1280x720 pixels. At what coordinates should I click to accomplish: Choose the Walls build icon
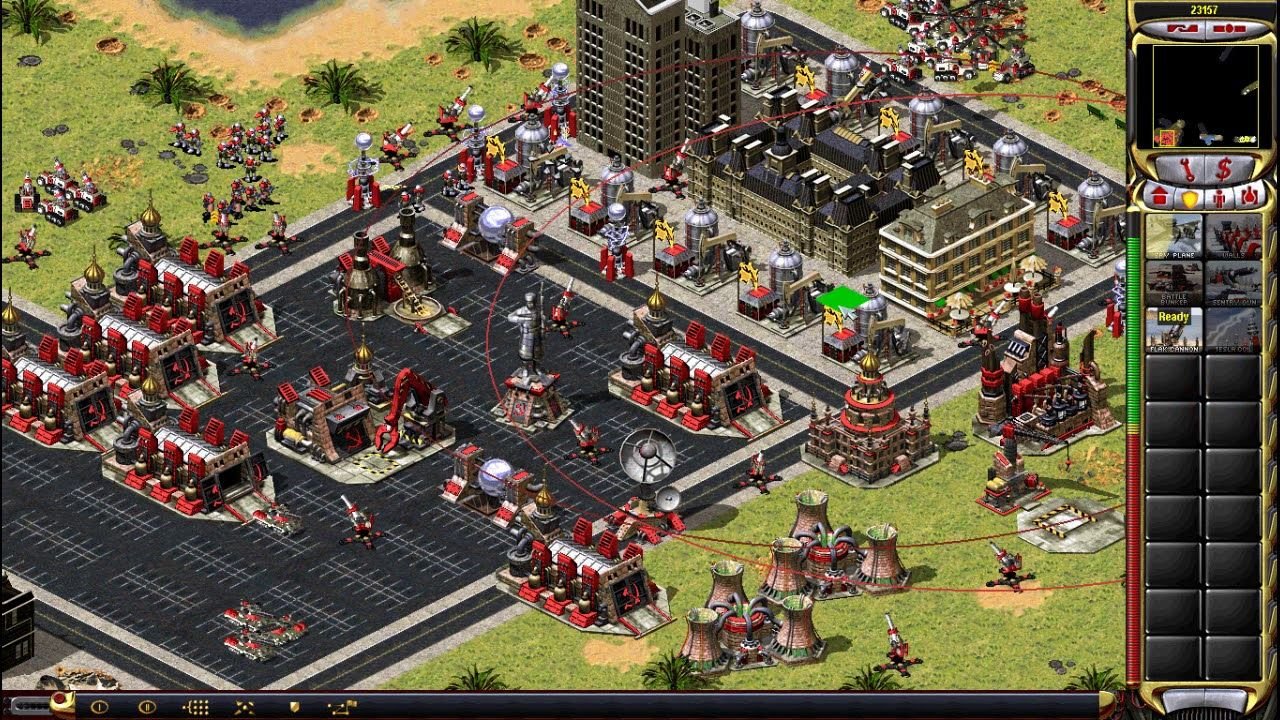(1233, 237)
